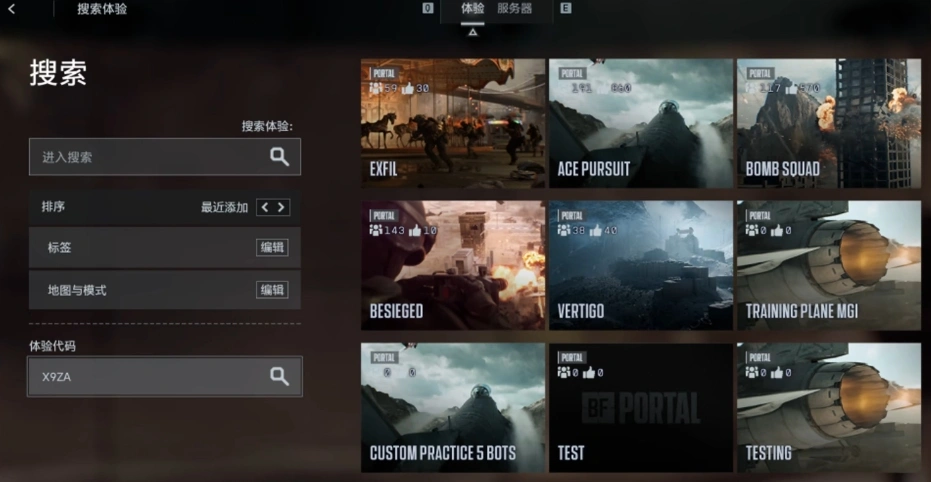Choose the TEST experience tile
The image size is (931, 482).
(640, 407)
